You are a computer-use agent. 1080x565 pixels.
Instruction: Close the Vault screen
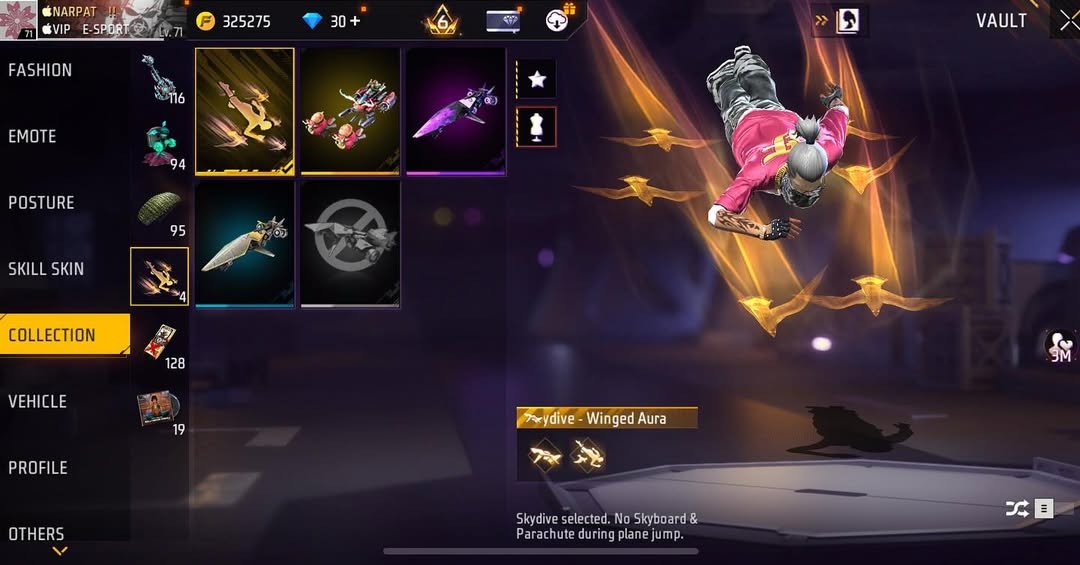(x=1069, y=21)
